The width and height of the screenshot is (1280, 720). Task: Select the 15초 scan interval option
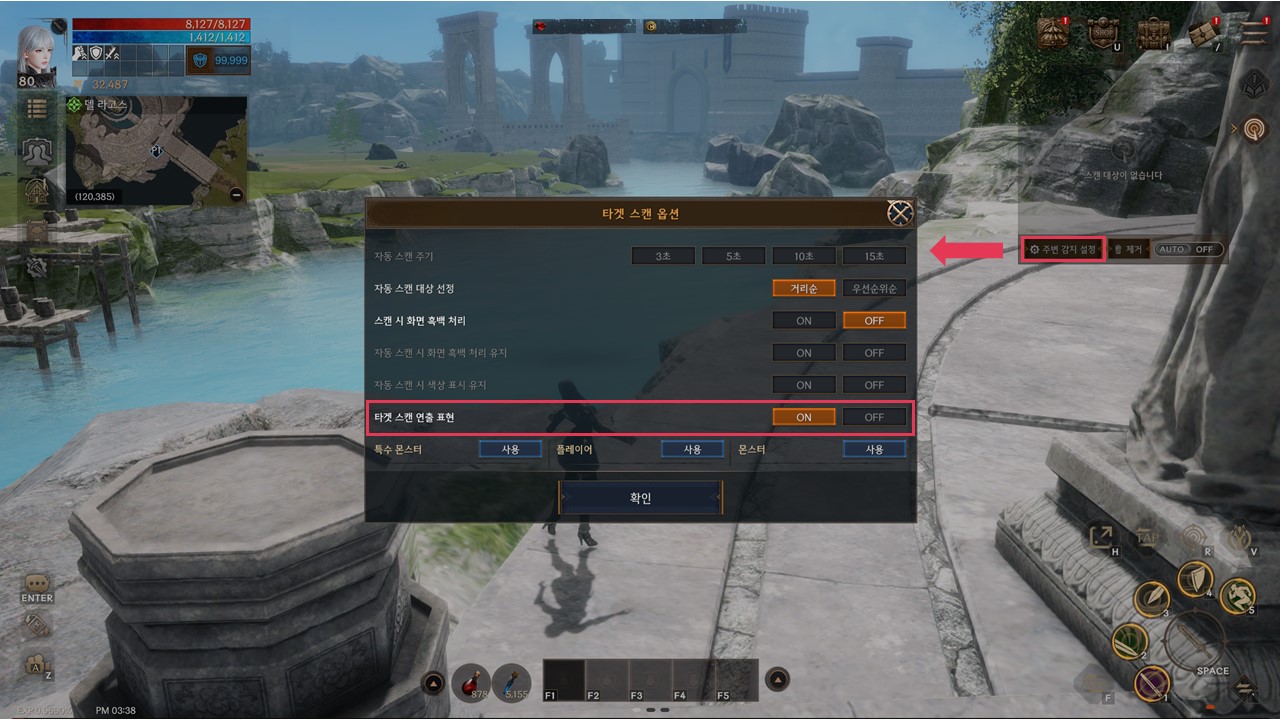tap(874, 256)
